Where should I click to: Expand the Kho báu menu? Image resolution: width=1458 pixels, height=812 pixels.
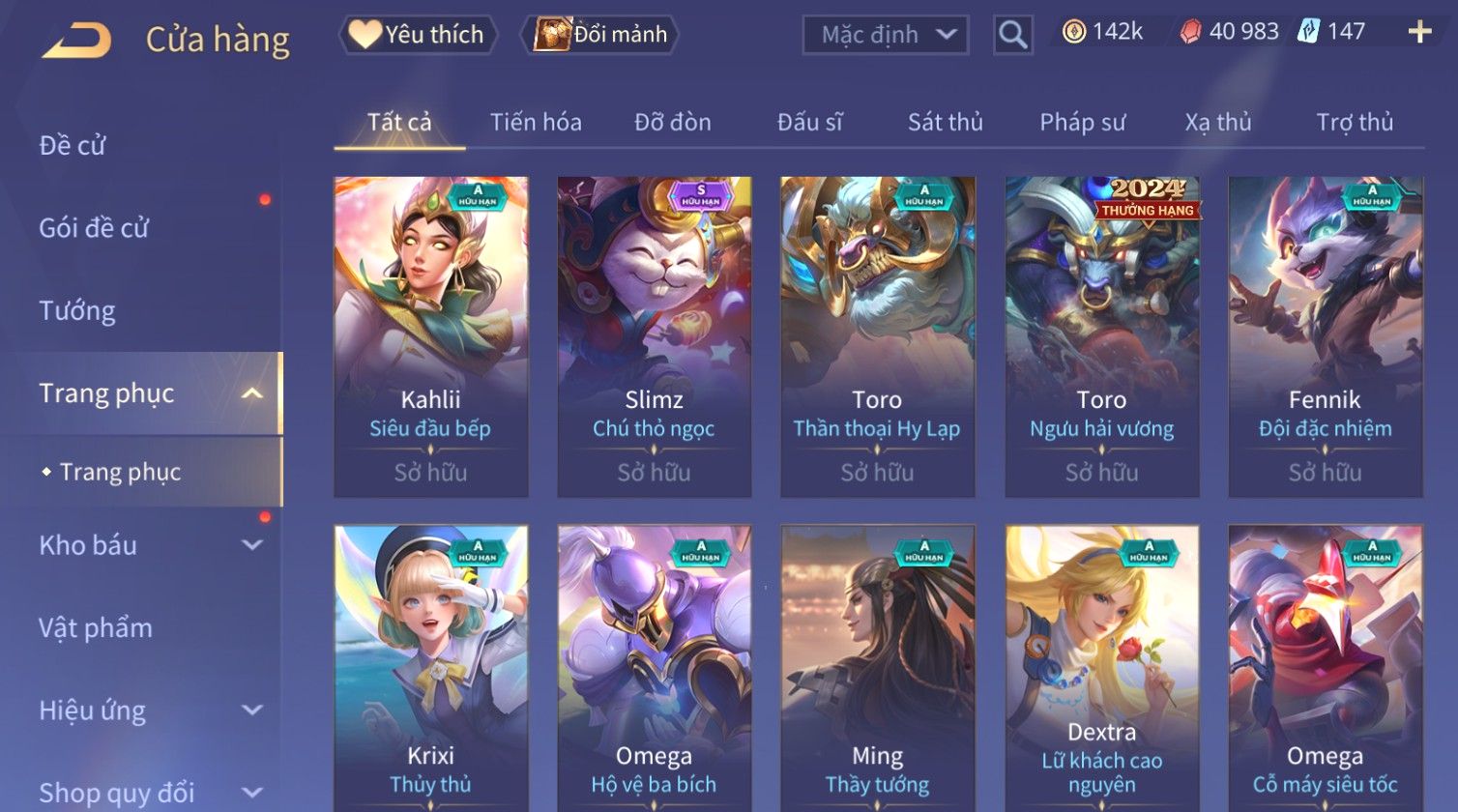point(145,545)
